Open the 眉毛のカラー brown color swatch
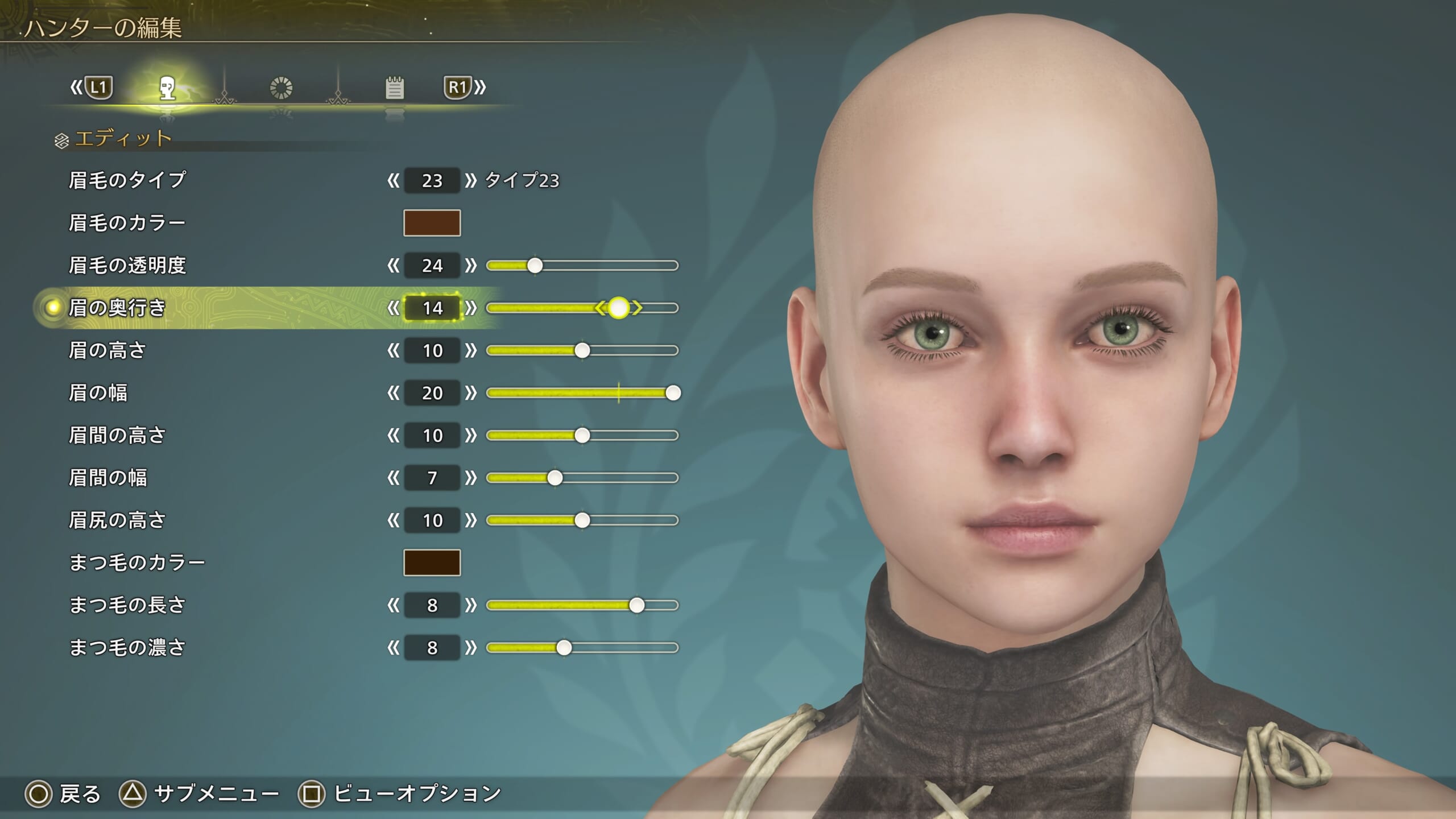Screen dimensions: 1456x819 point(432,223)
